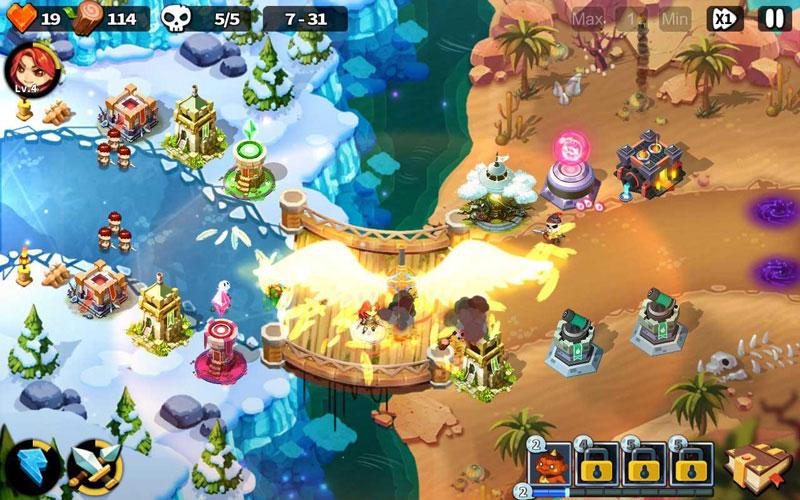This screenshot has height=500, width=800.
Task: Select the red-haired hero portrait
Action: tap(24, 69)
